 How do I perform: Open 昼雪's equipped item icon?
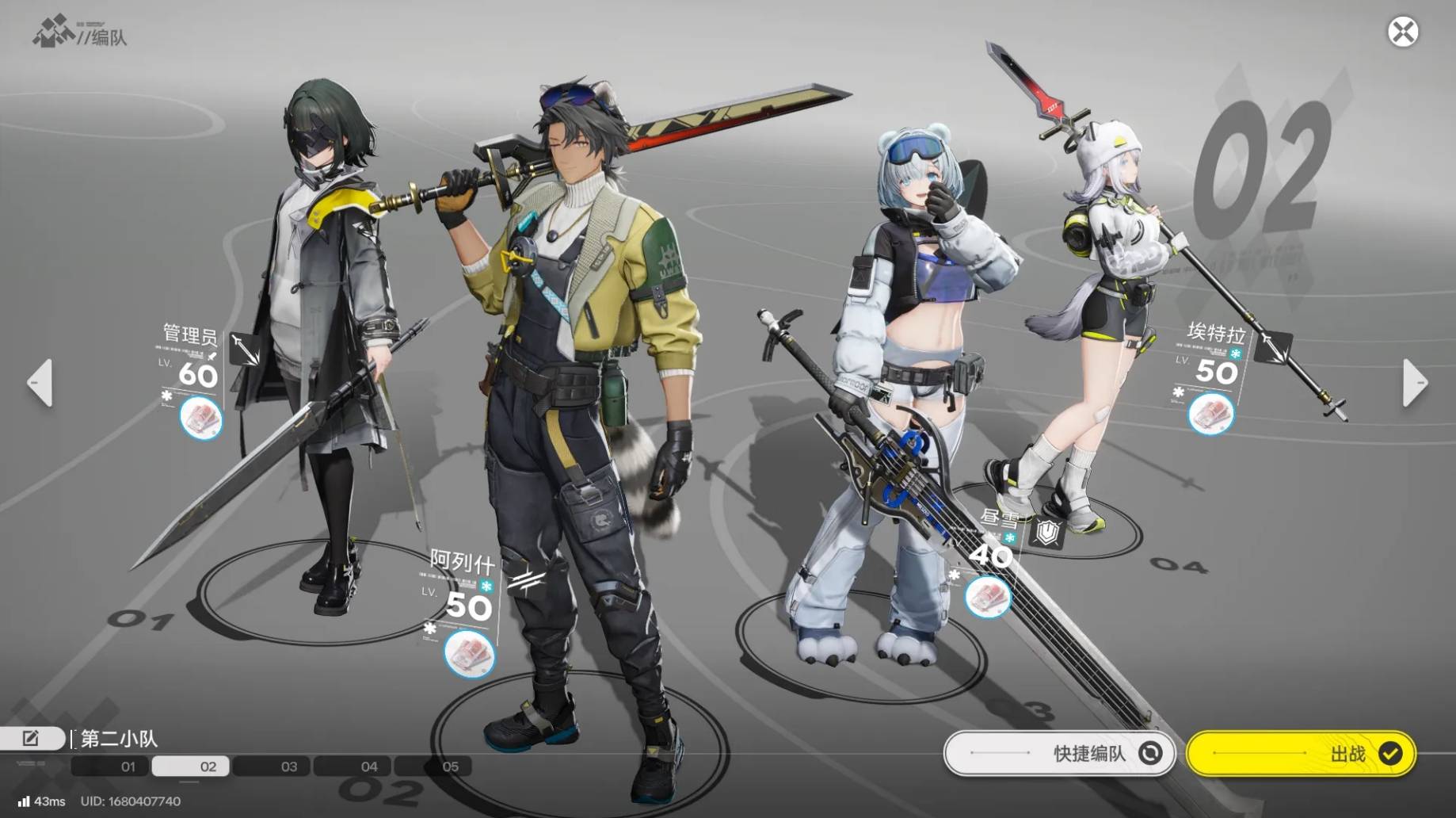[987, 596]
